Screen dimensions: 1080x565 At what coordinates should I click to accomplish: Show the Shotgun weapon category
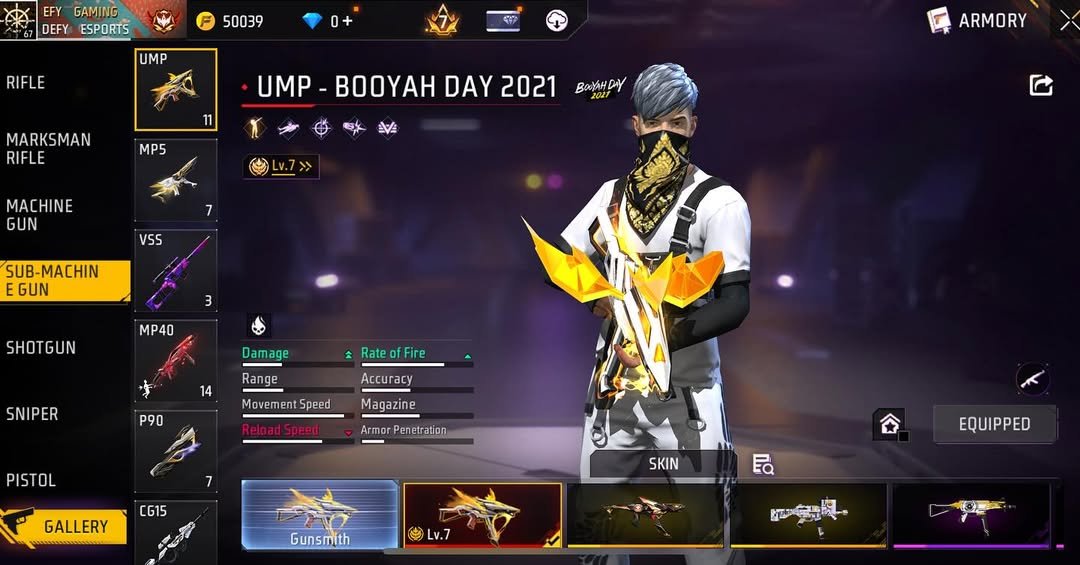tap(41, 348)
